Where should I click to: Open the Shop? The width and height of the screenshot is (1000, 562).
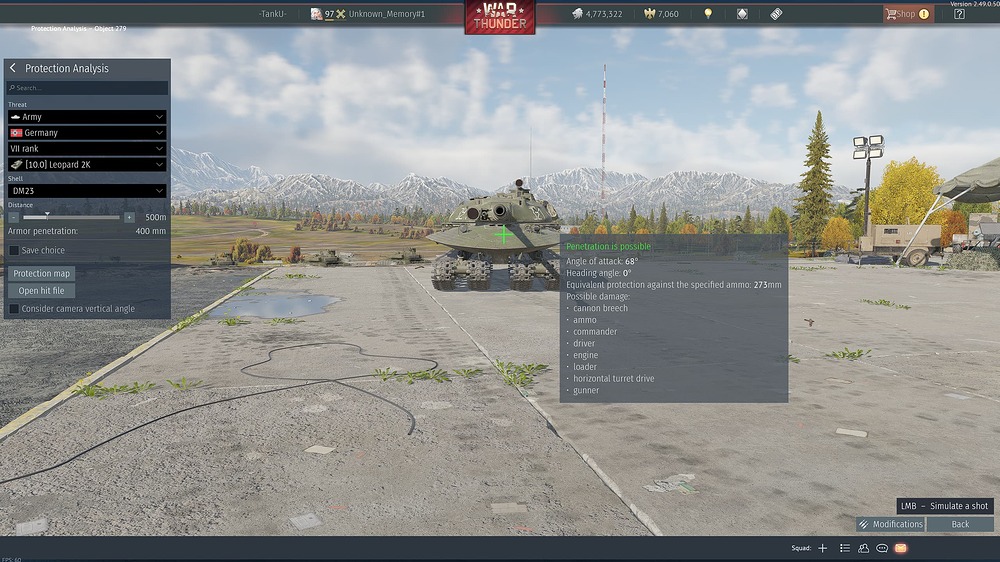[x=906, y=14]
